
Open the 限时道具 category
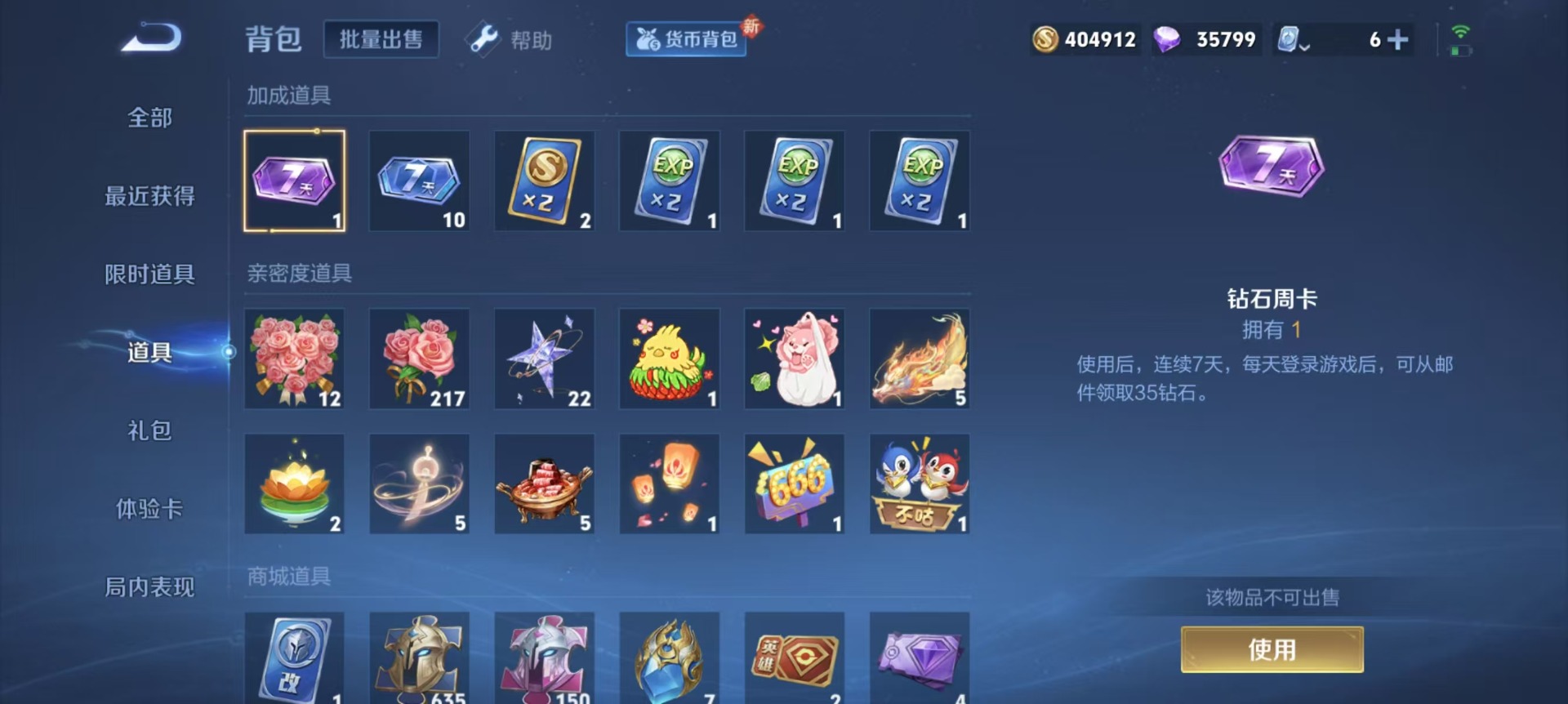149,274
